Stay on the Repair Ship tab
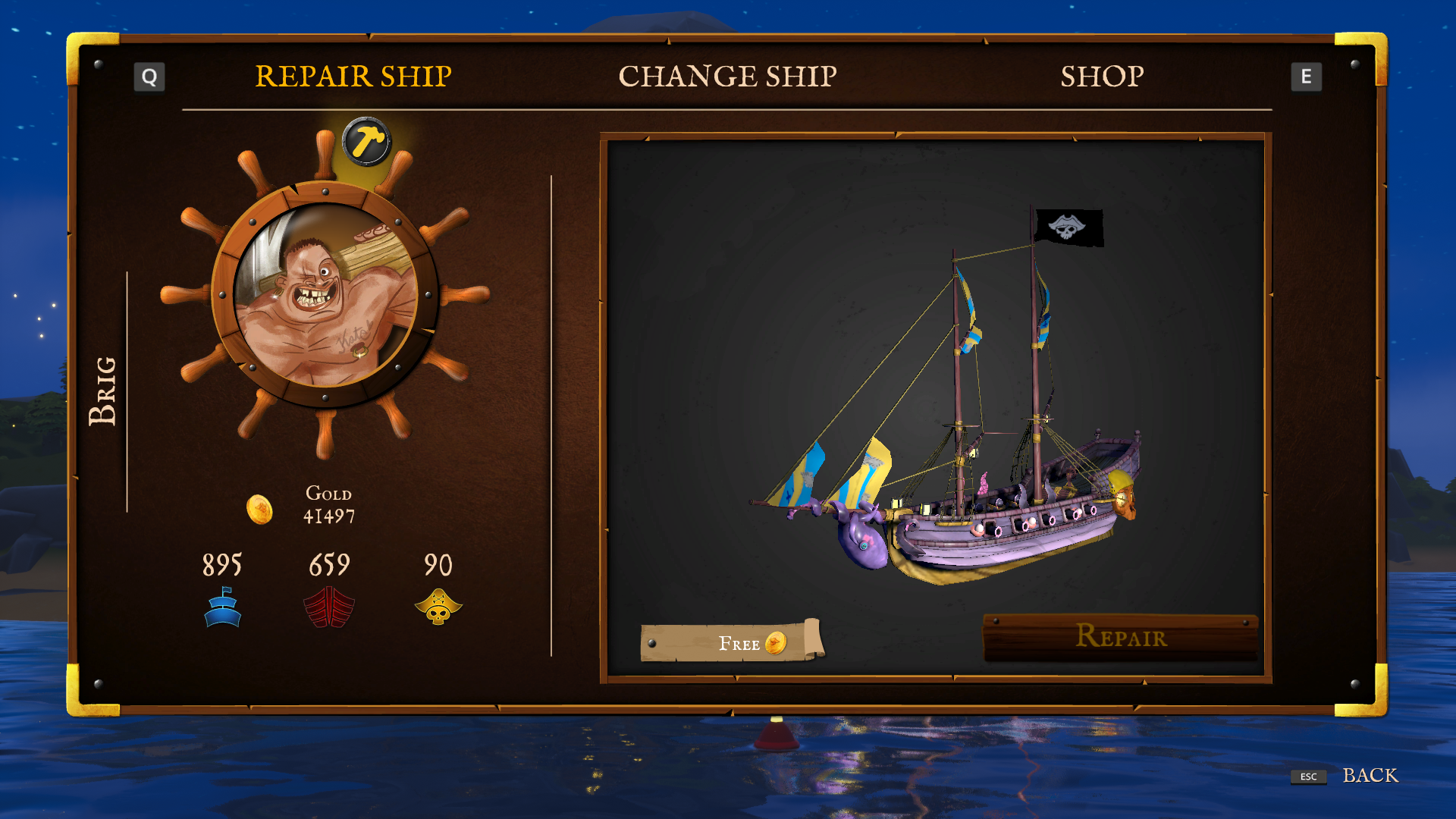This screenshot has height=819, width=1456. (353, 76)
